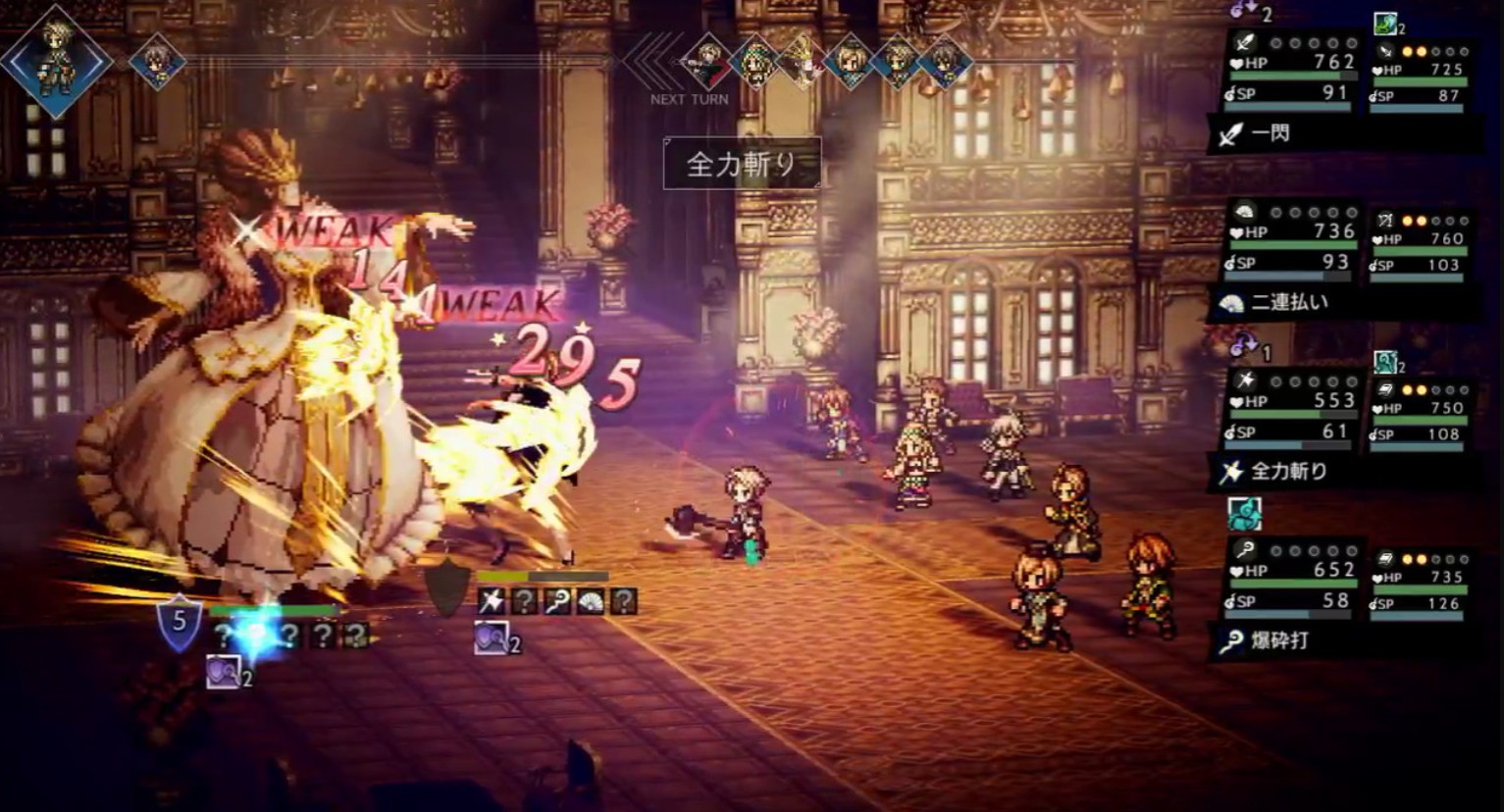Click the revealed staff weakness icon
The height and width of the screenshot is (812, 1504).
(557, 600)
